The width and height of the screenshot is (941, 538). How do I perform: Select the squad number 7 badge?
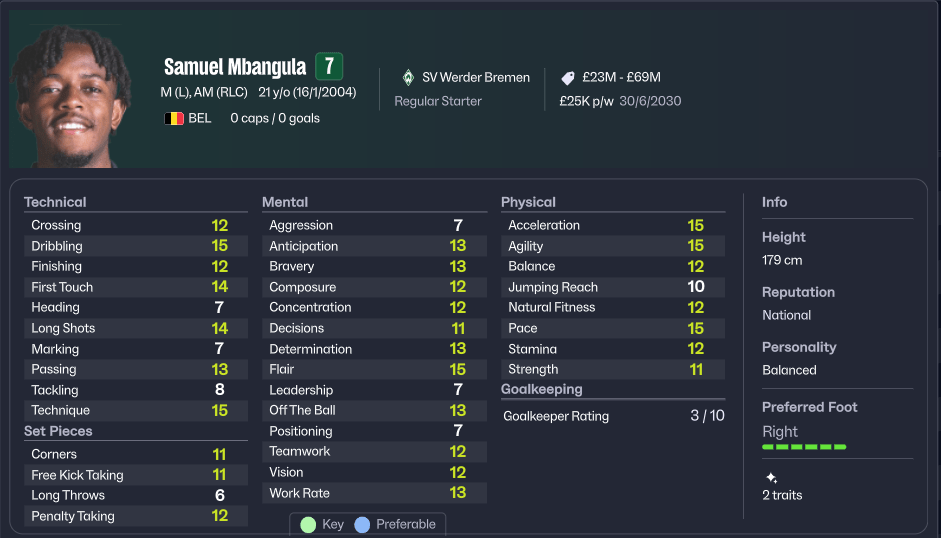[x=329, y=67]
